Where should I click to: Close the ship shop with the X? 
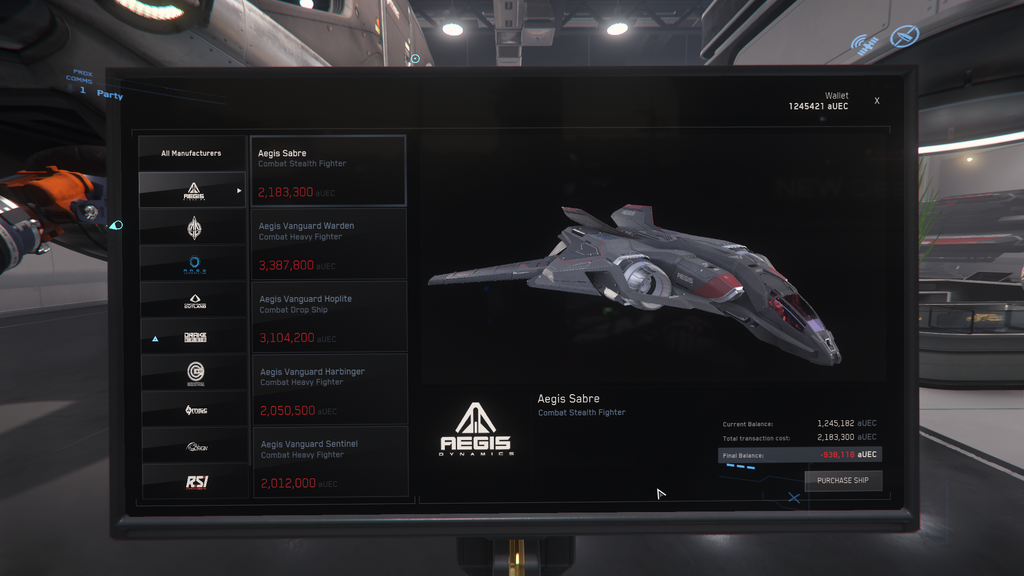[877, 101]
